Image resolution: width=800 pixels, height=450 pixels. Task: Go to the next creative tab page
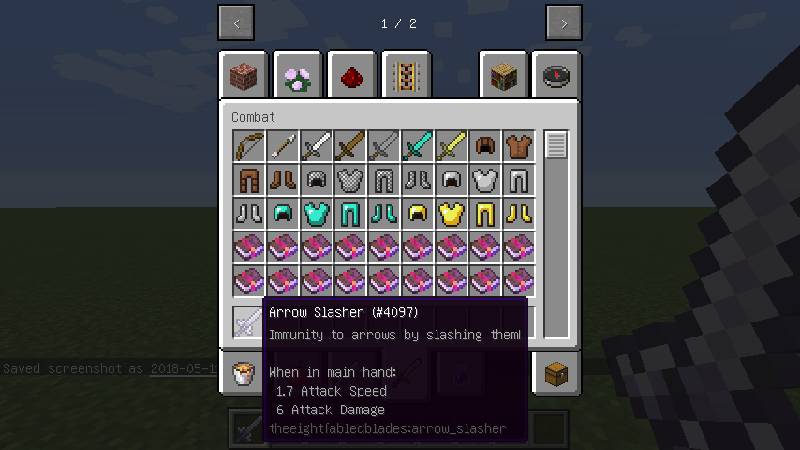563,22
